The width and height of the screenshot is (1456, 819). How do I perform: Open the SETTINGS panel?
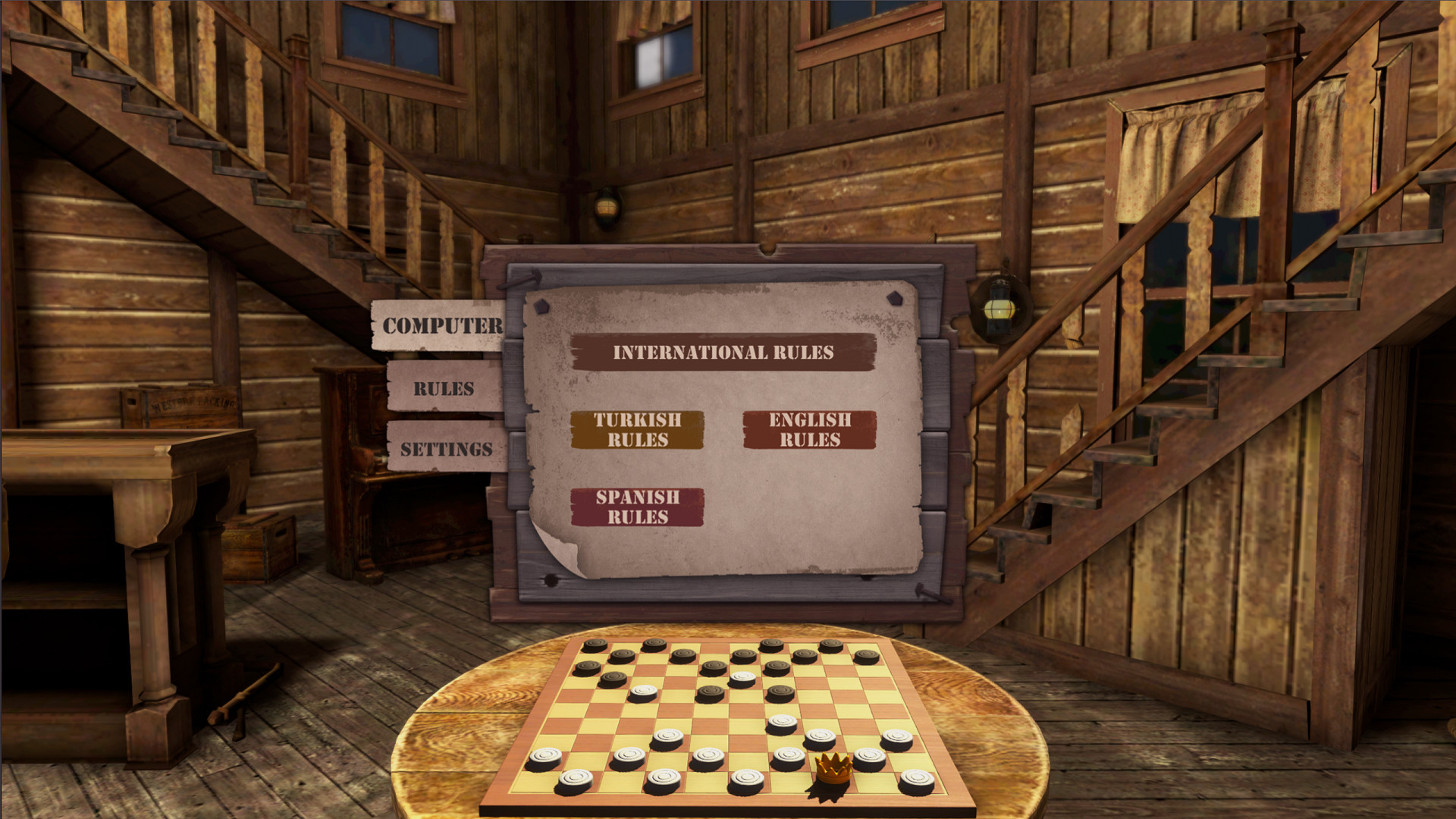(446, 447)
